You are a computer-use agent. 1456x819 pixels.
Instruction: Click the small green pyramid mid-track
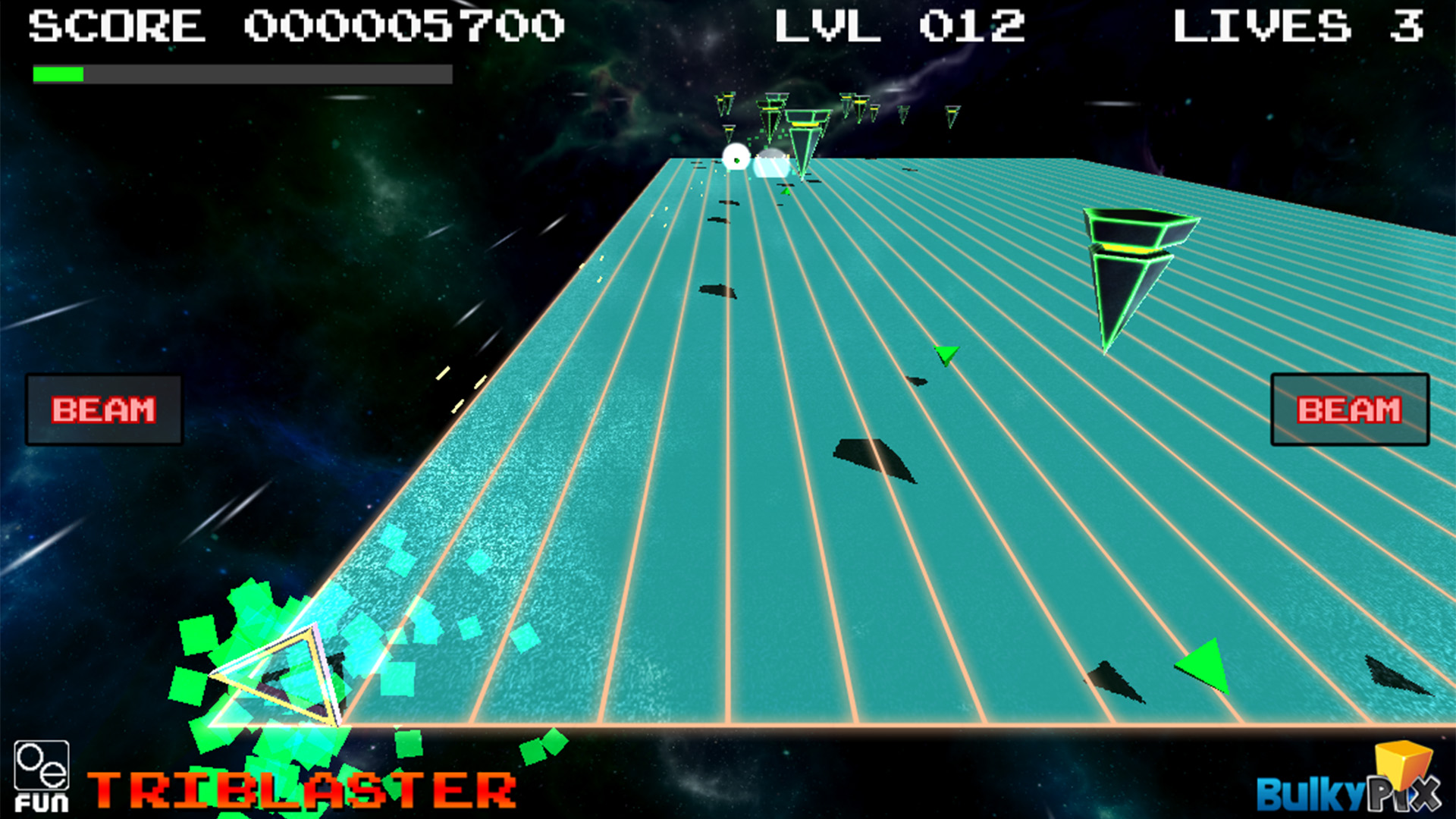[946, 353]
